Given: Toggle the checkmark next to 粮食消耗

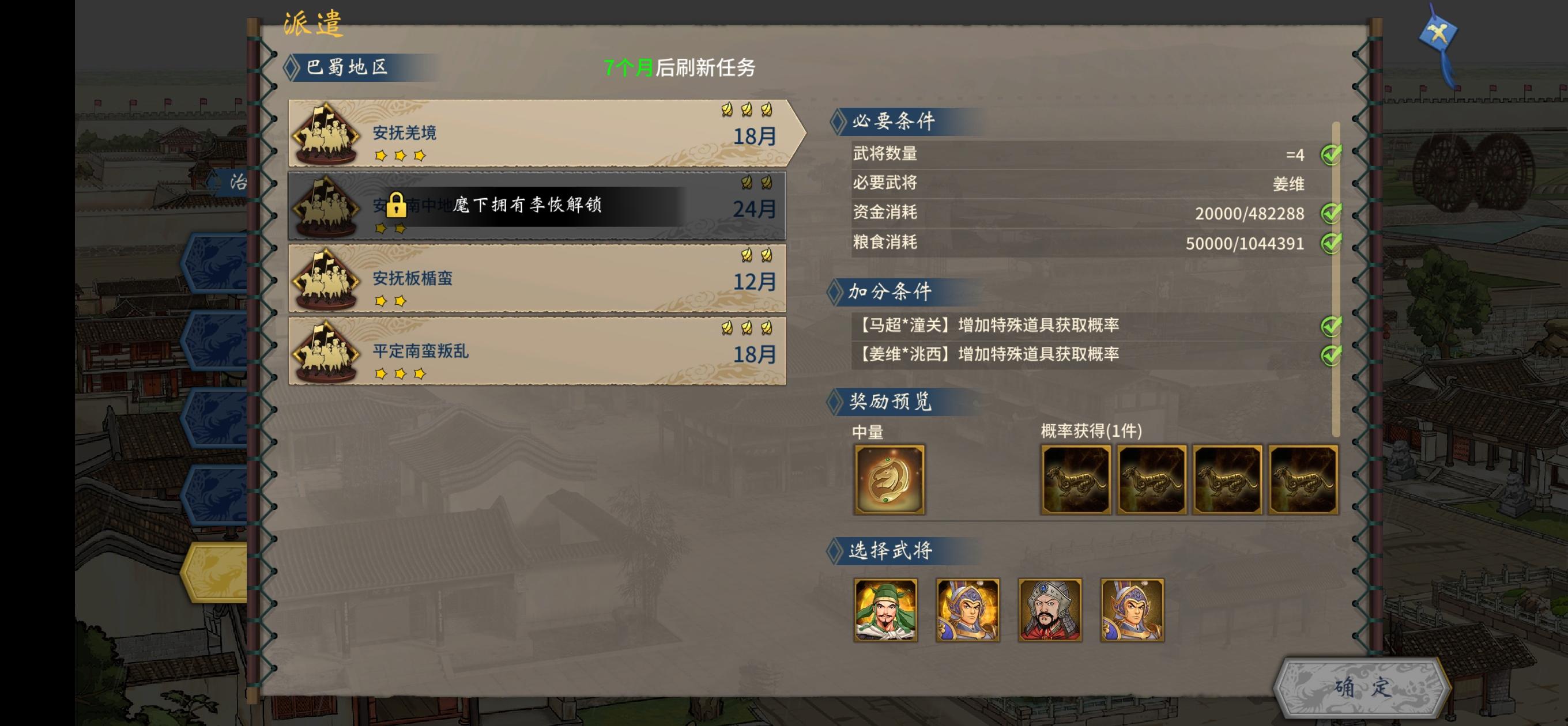Looking at the screenshot, I should [1332, 242].
